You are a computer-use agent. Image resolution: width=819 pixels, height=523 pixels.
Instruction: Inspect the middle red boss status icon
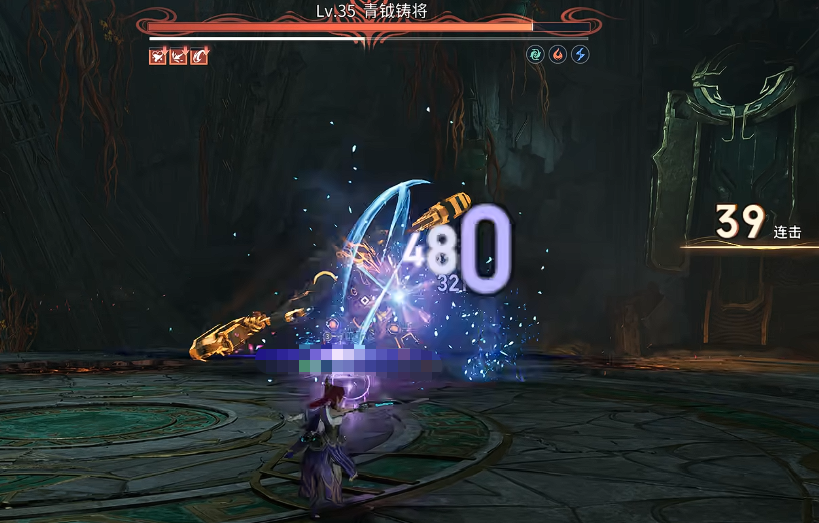point(179,56)
